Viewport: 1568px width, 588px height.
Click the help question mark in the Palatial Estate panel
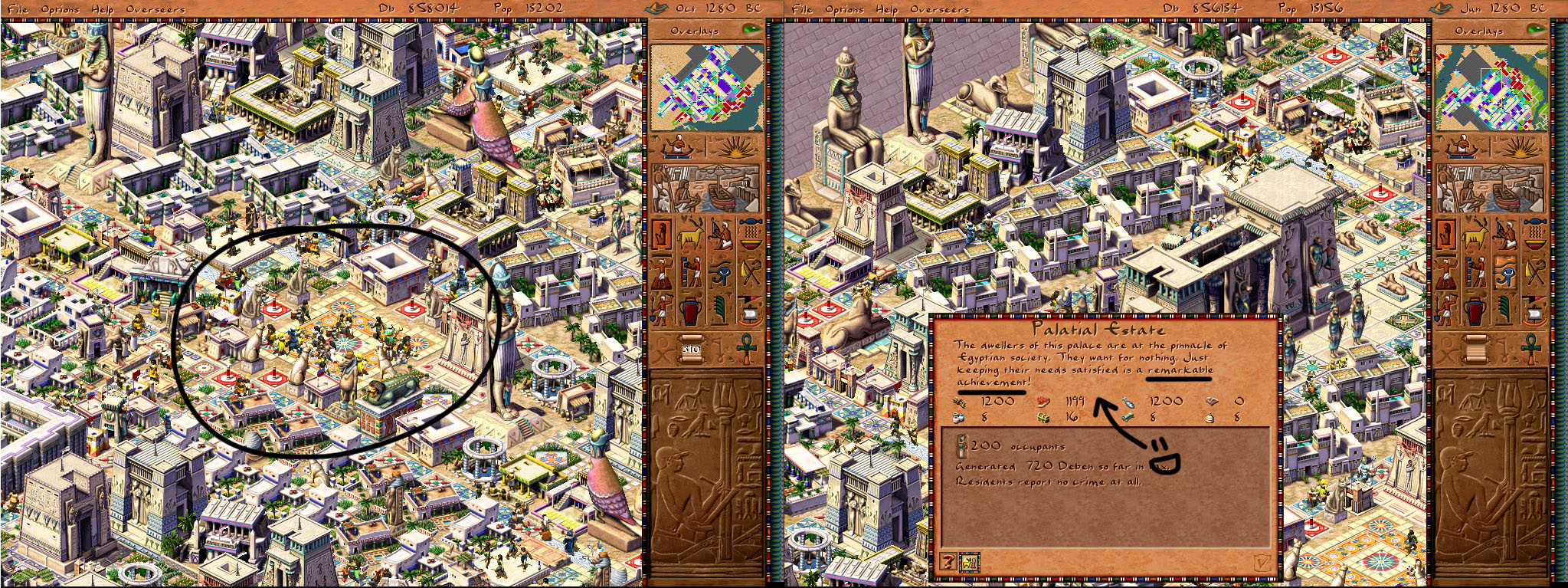(x=948, y=561)
